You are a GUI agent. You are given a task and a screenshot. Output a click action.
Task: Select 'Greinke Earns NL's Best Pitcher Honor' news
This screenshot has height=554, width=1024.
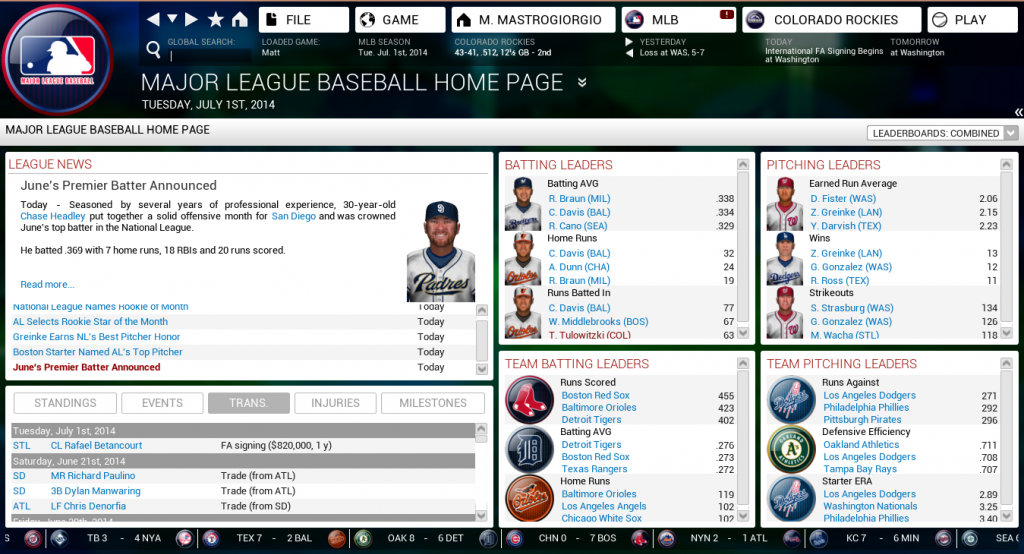97,337
